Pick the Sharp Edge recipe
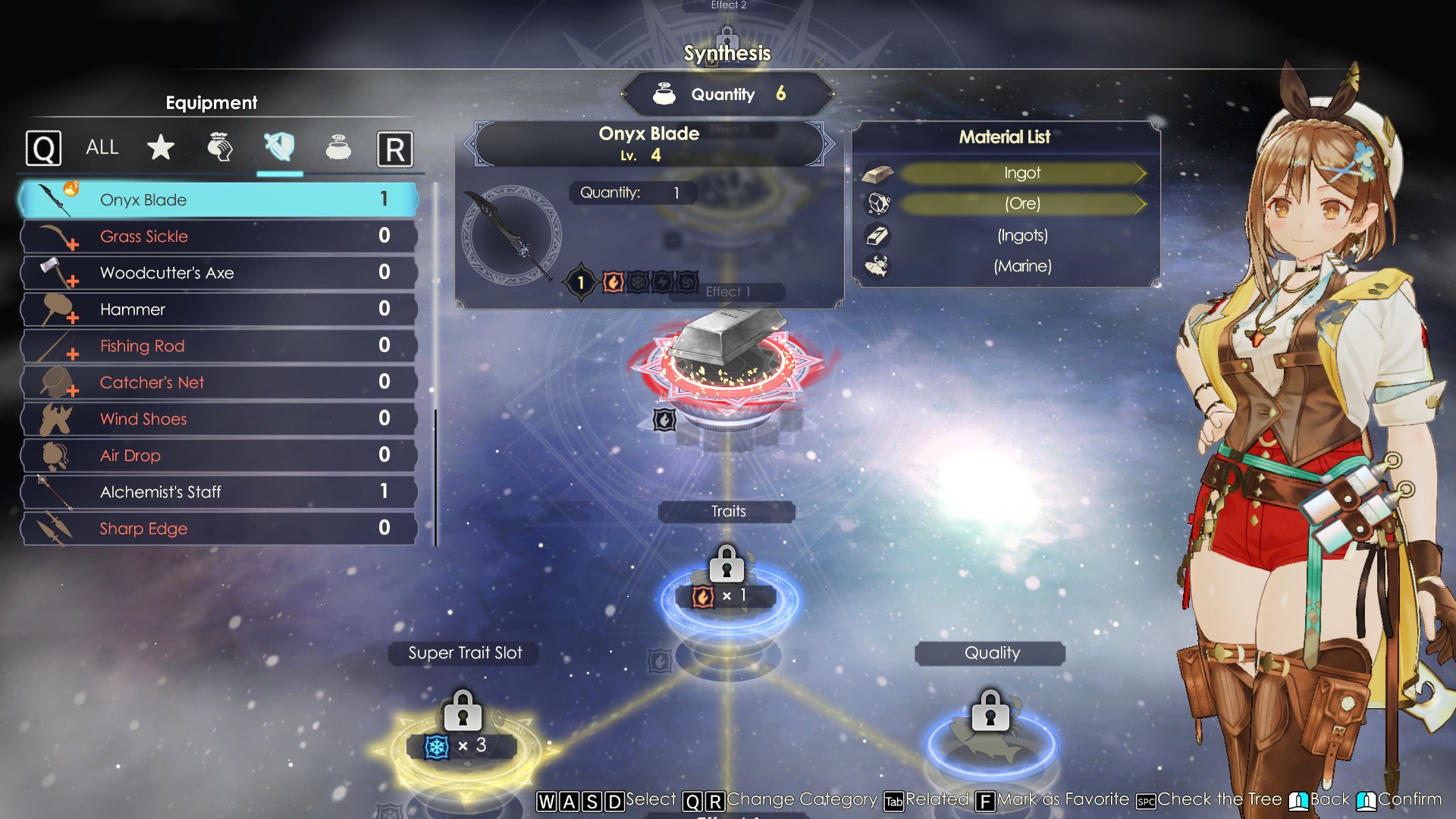This screenshot has width=1456, height=819. point(218,529)
